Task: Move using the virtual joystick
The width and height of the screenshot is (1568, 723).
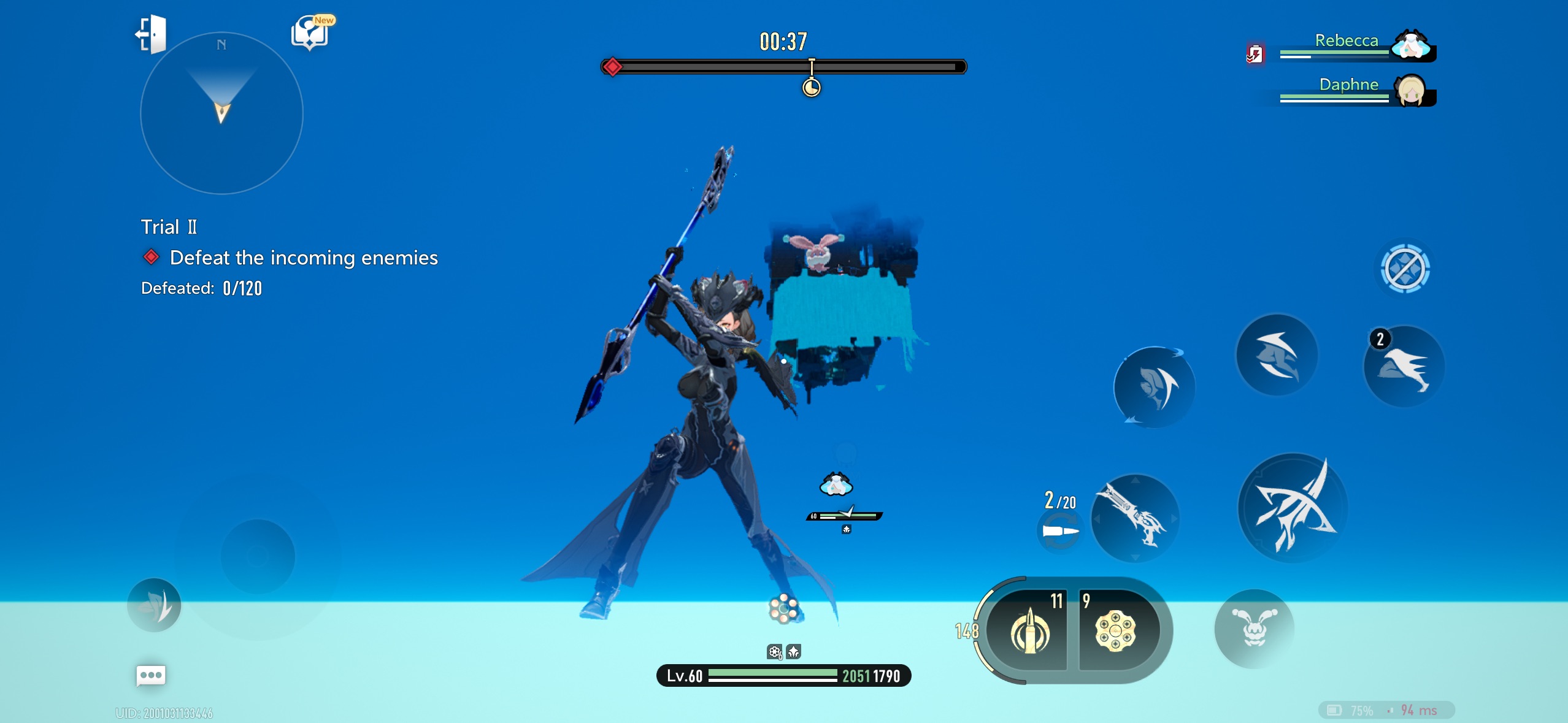Action: 258,556
